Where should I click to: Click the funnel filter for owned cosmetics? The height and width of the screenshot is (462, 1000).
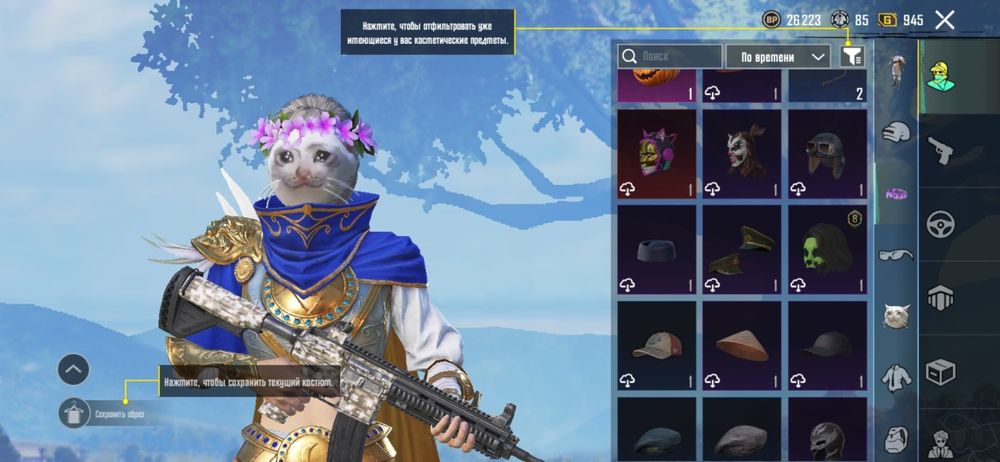(x=852, y=56)
